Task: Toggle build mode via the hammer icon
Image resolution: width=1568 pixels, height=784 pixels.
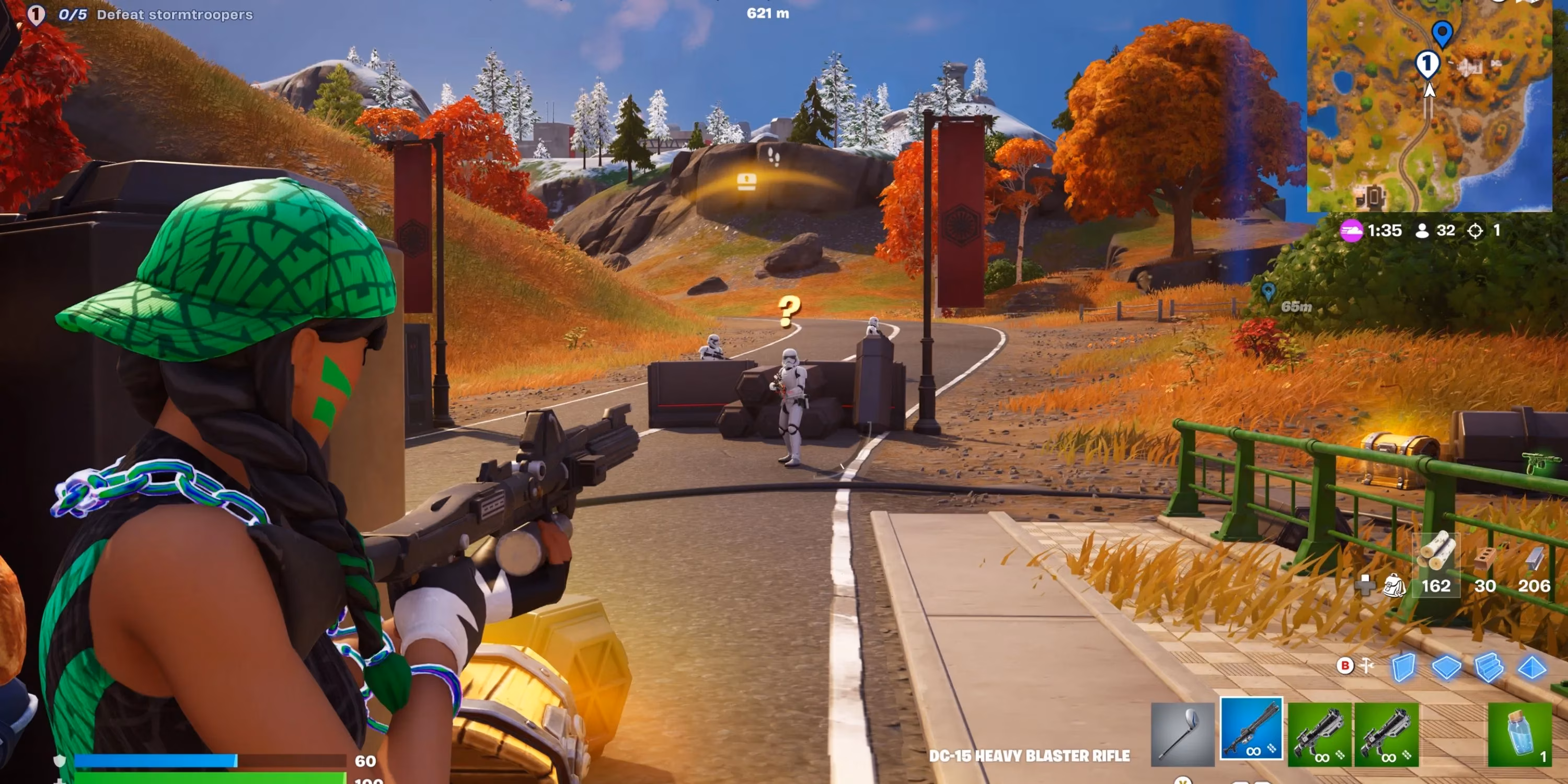Action: 1367,665
